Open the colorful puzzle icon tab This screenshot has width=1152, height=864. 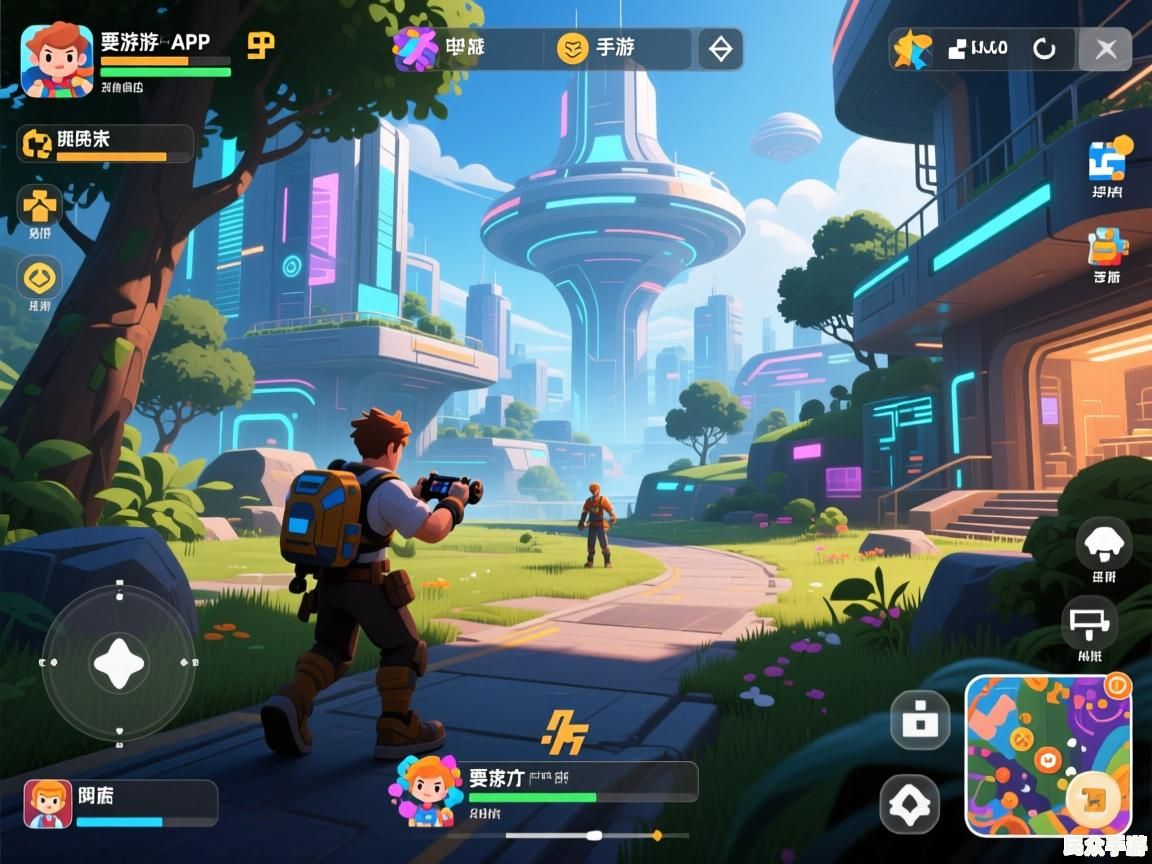click(414, 48)
